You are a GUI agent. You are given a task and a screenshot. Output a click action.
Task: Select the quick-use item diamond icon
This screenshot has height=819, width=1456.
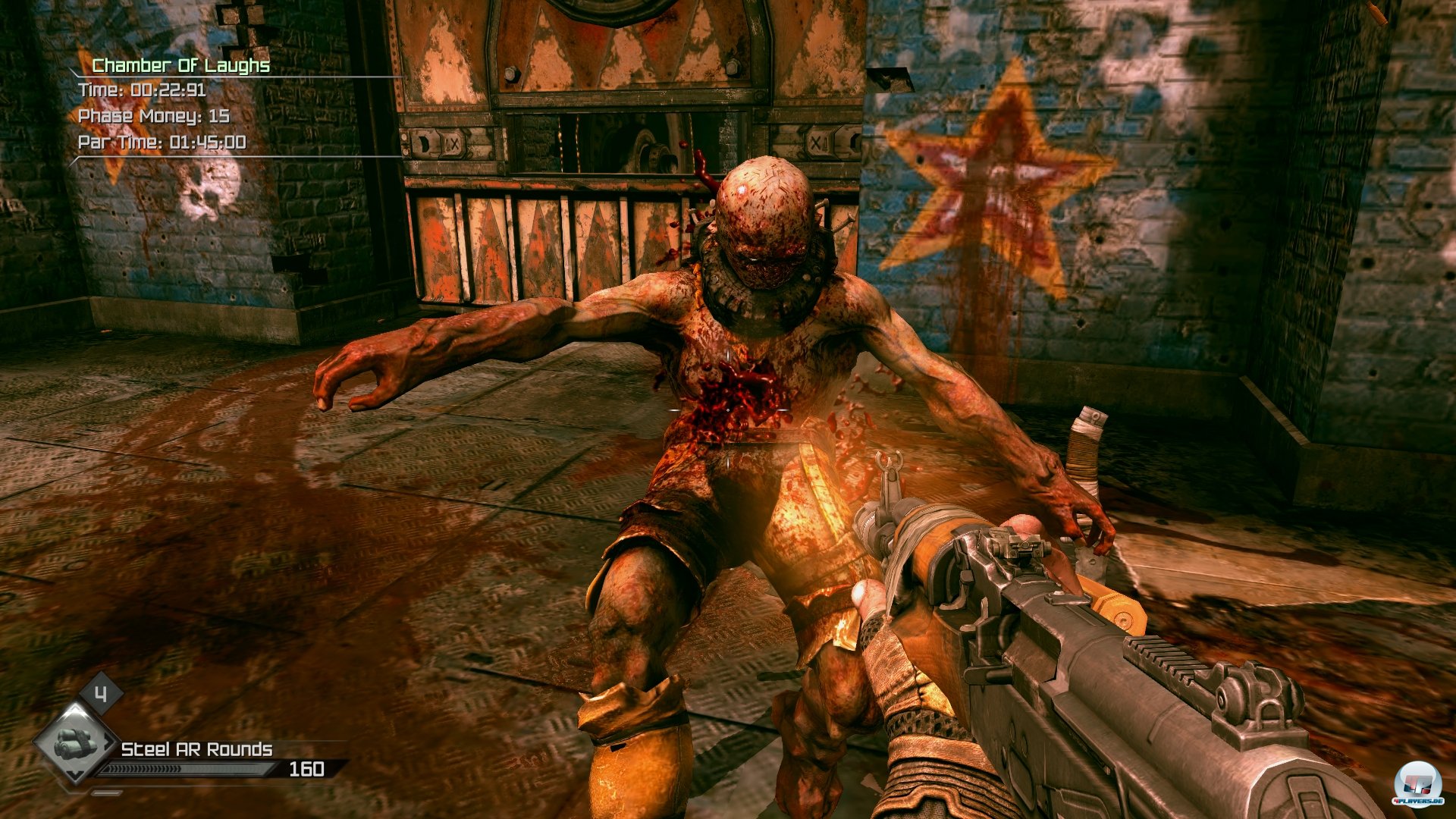(74, 742)
